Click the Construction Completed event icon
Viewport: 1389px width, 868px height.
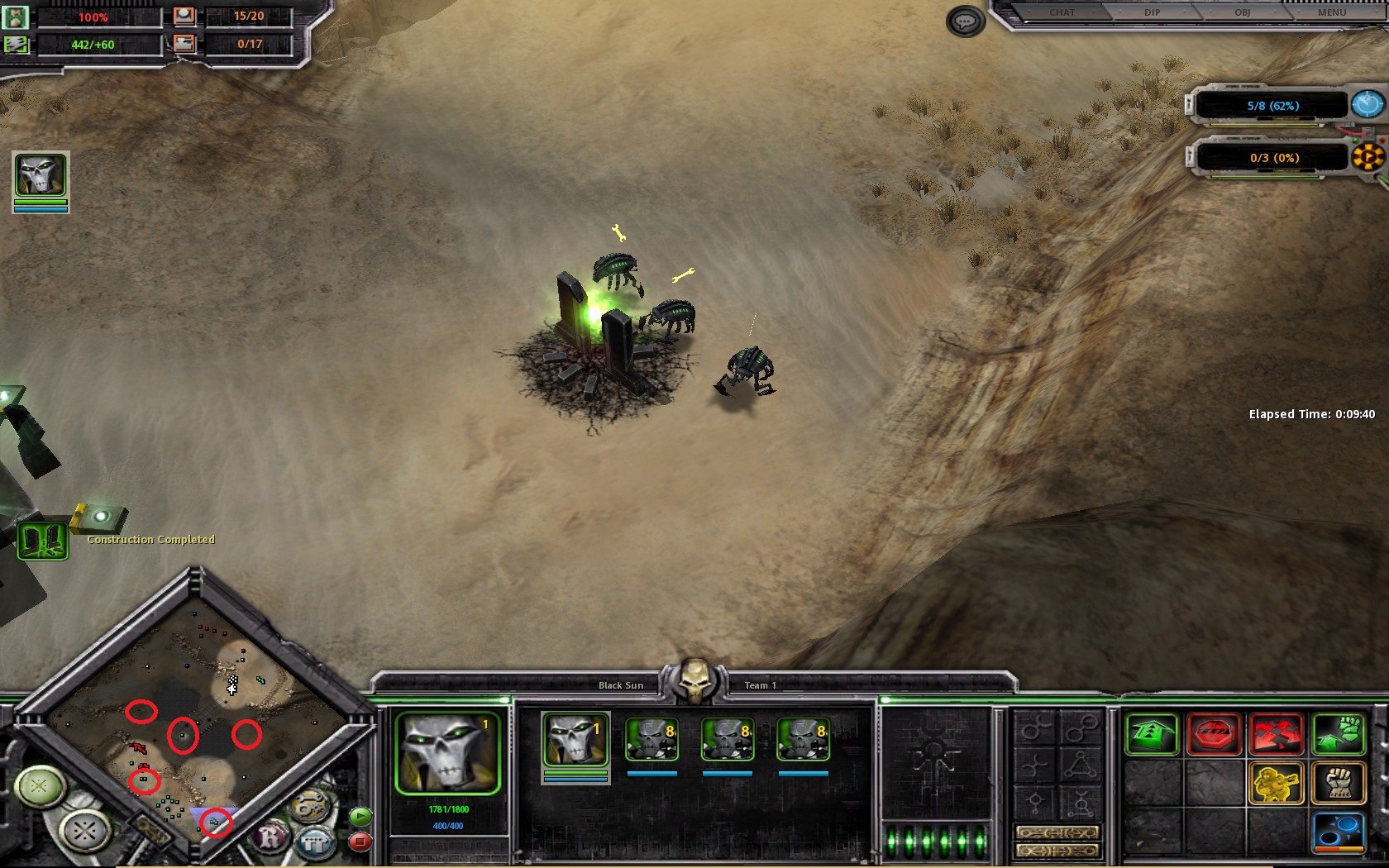point(42,541)
